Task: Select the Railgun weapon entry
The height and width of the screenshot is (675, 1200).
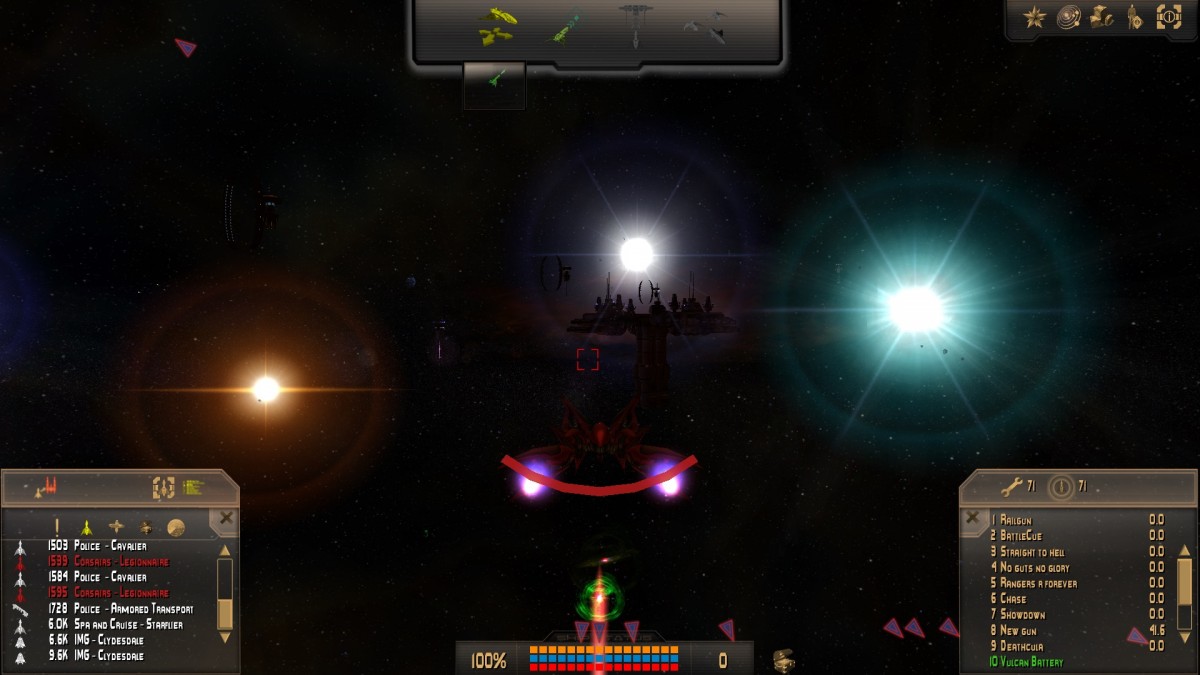Action: [1019, 520]
